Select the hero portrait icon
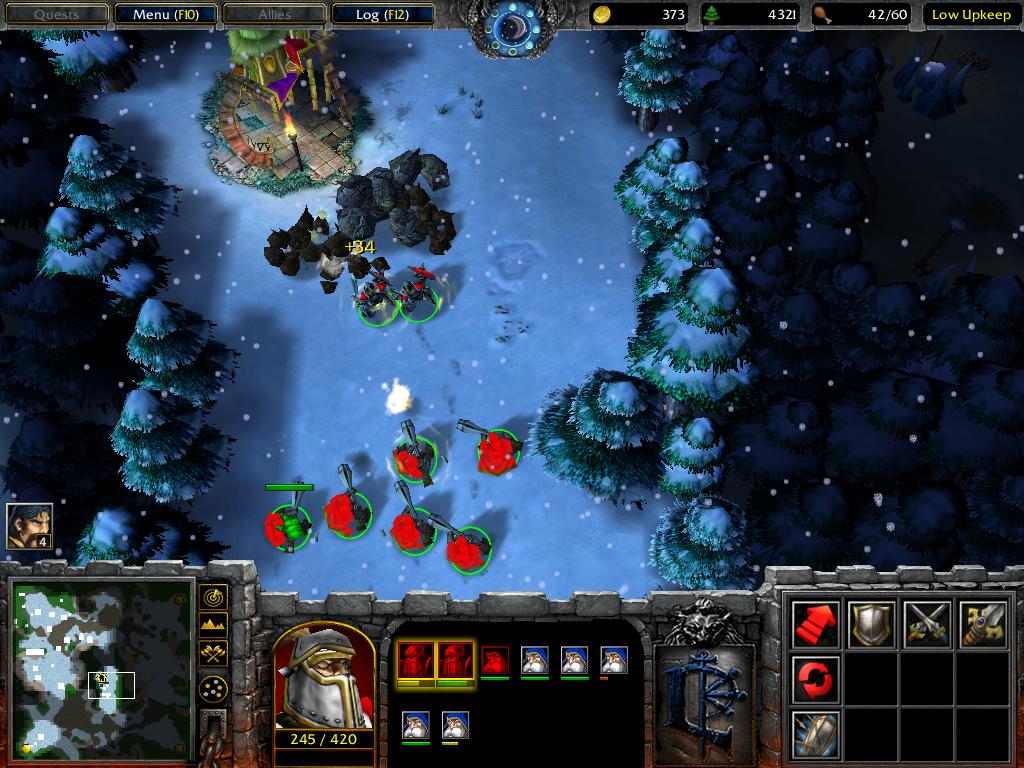The height and width of the screenshot is (768, 1024). click(29, 525)
